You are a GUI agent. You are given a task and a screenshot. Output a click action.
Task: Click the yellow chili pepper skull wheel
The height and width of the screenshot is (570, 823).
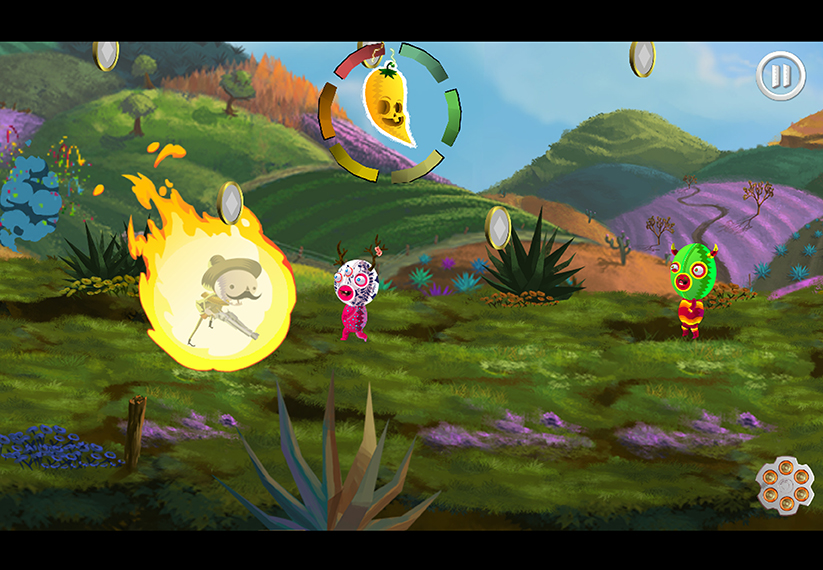tap(389, 113)
